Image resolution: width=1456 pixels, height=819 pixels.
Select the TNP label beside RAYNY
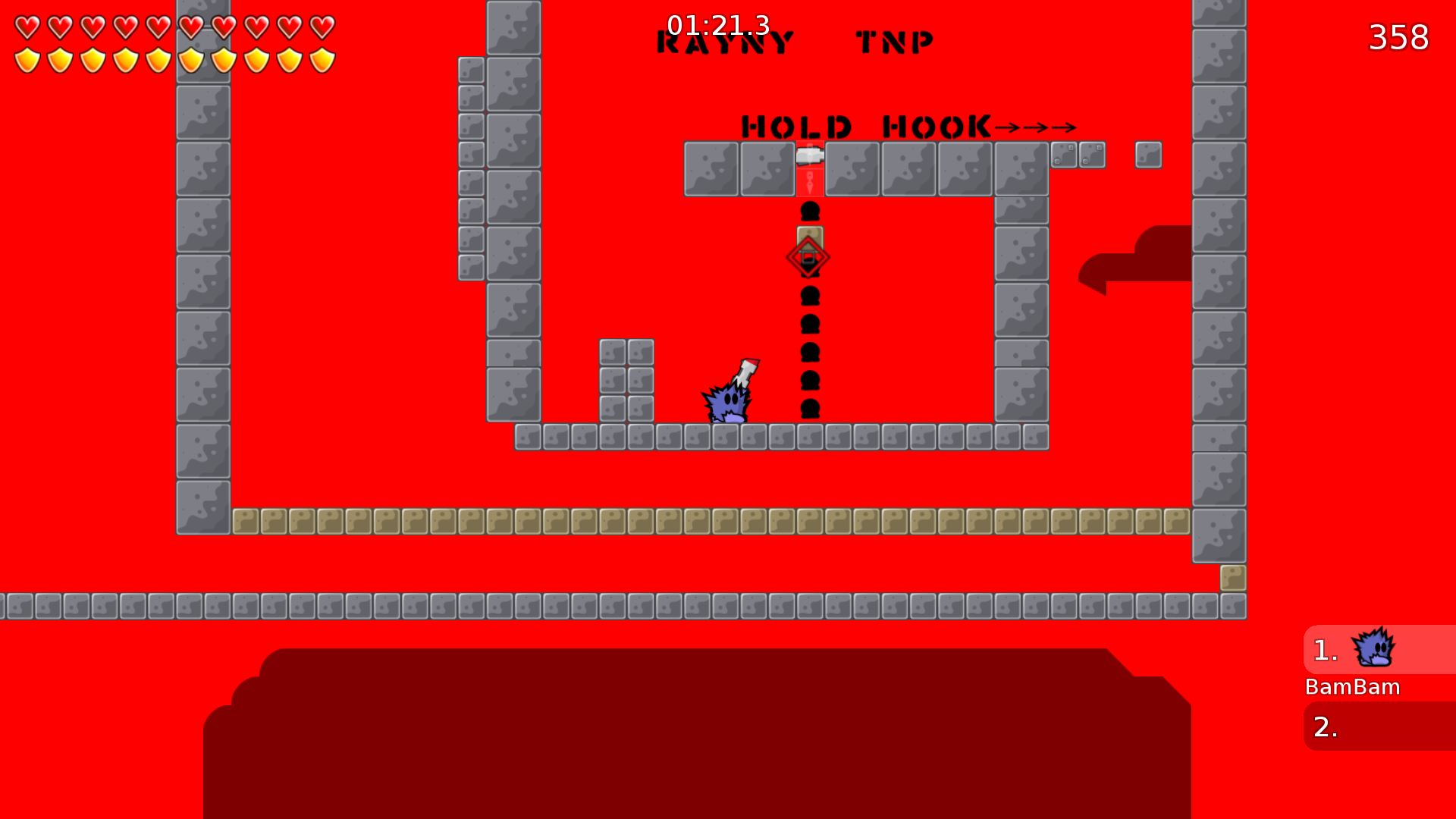(x=895, y=42)
